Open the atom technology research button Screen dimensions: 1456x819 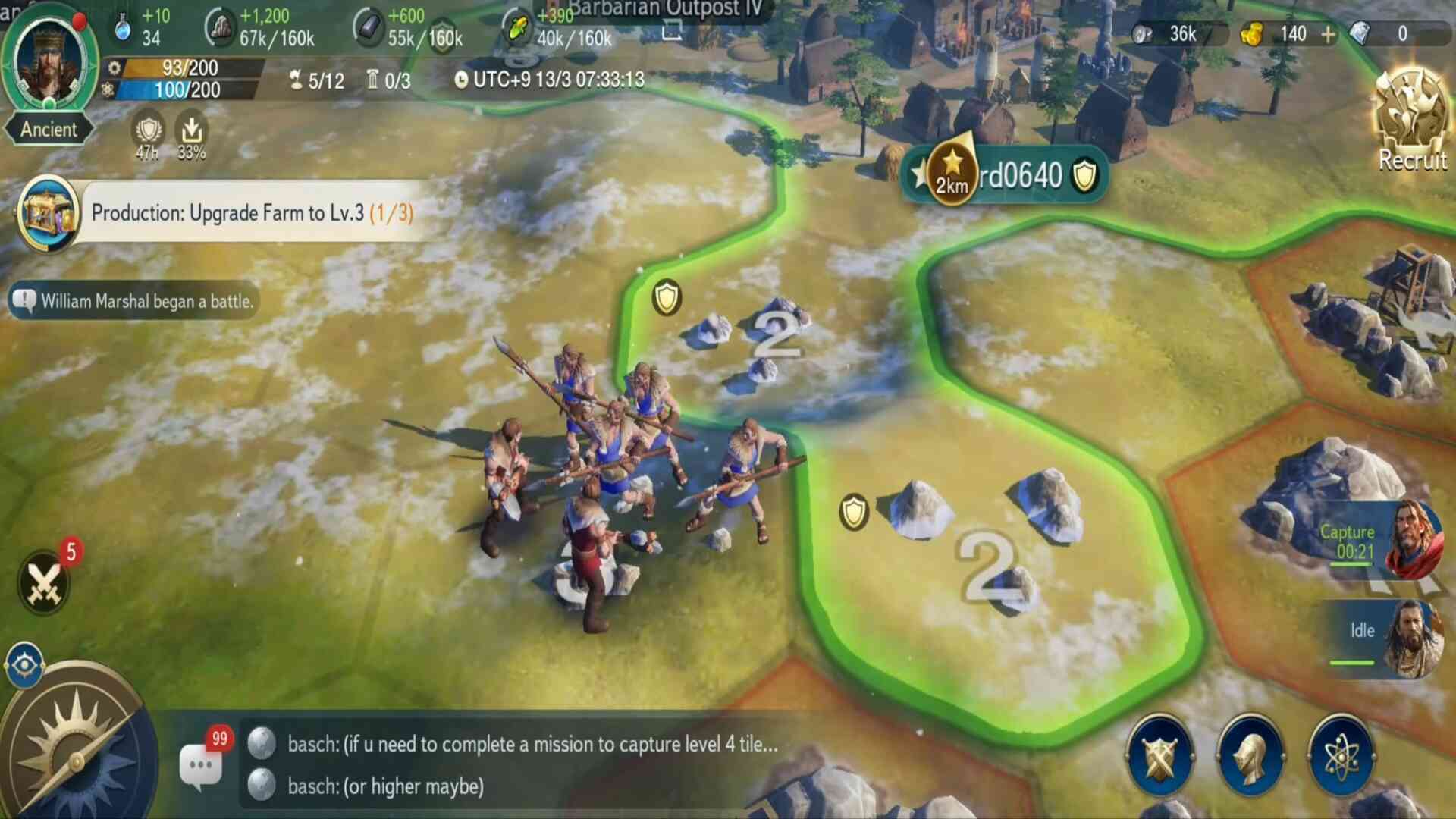1341,756
